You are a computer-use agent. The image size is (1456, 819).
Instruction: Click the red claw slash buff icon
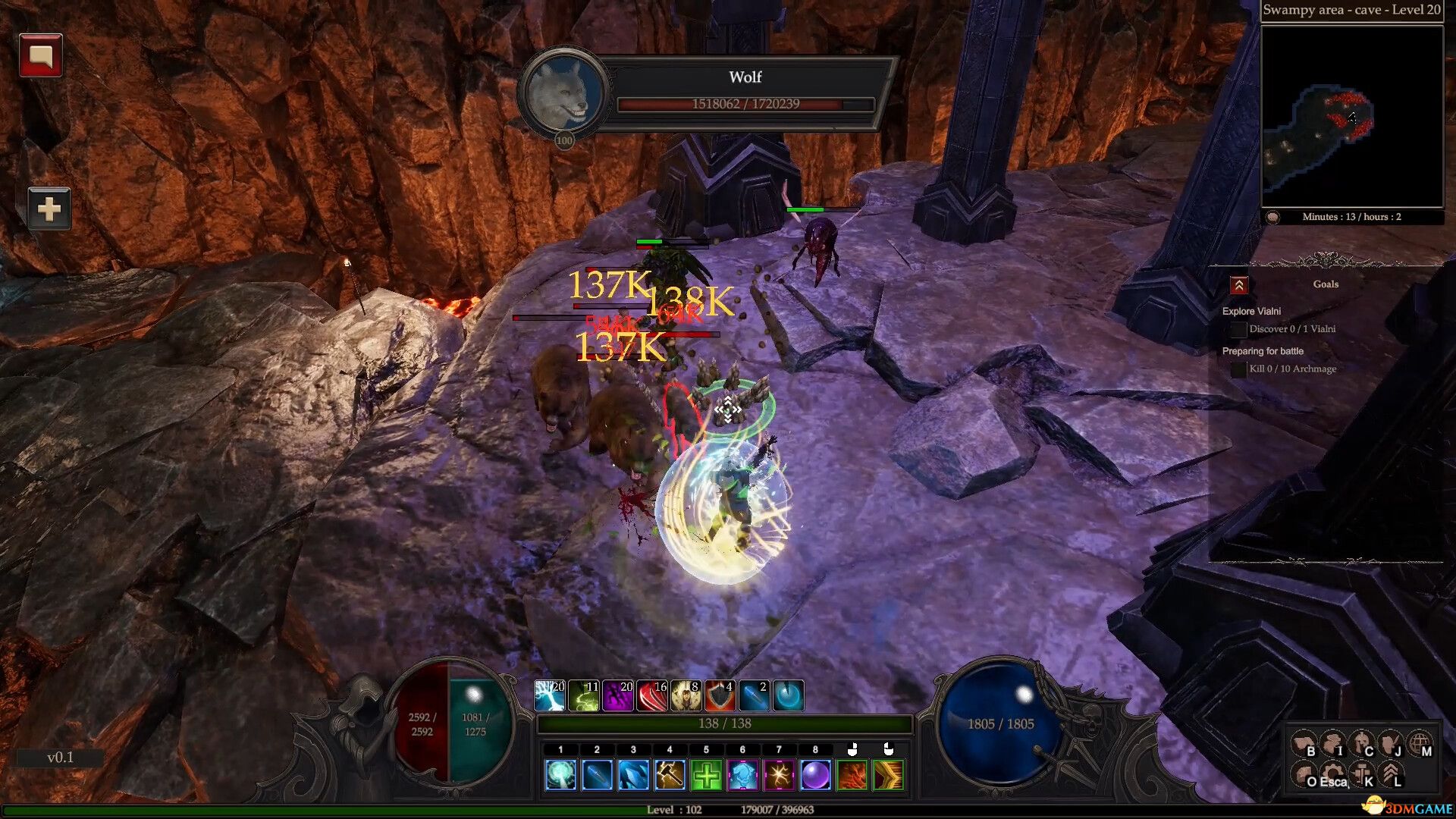coord(652,695)
